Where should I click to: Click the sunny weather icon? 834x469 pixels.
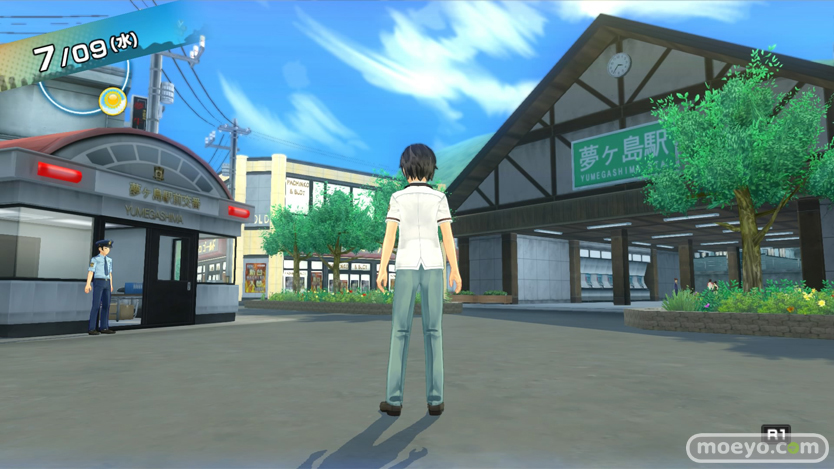click(x=112, y=99)
